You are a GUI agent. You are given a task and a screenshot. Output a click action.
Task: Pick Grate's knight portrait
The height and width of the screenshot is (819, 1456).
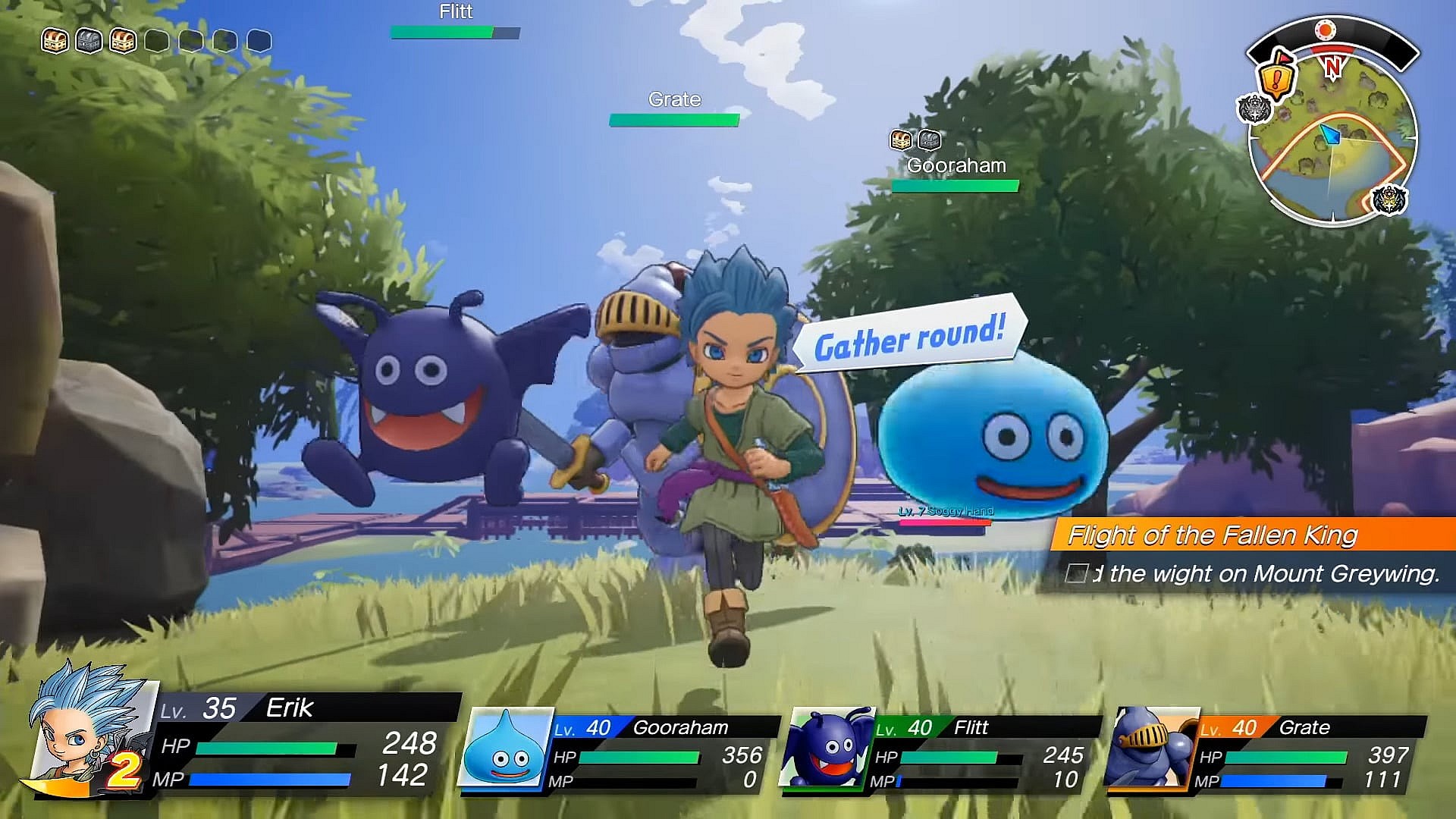[1150, 748]
